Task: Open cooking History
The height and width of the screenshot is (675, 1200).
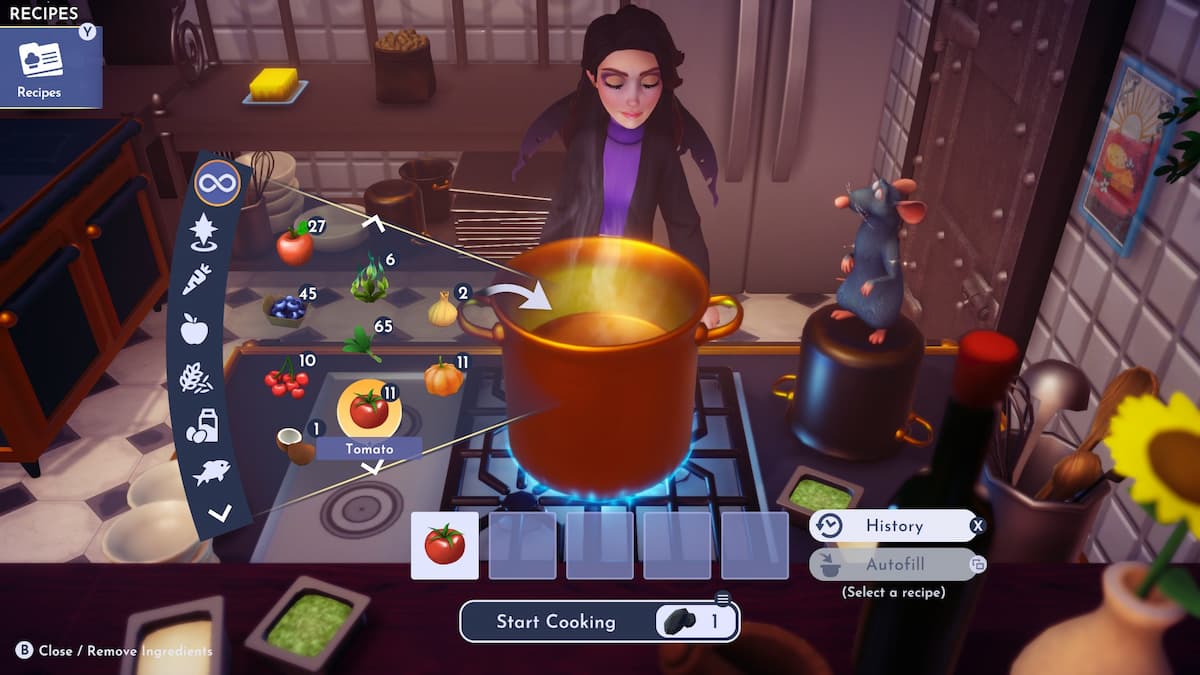Action: point(893,525)
